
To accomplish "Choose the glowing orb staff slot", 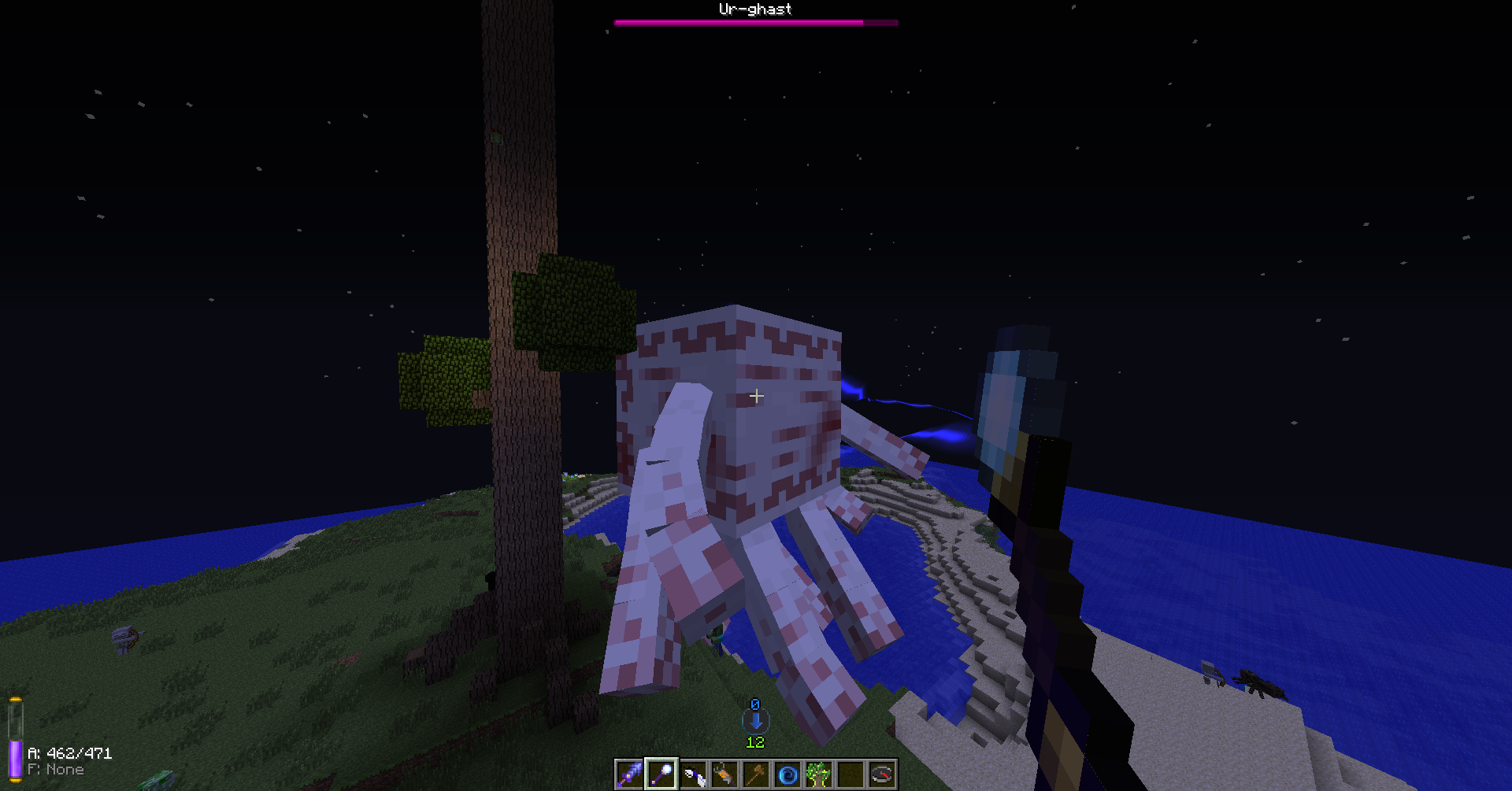I will point(661,774).
